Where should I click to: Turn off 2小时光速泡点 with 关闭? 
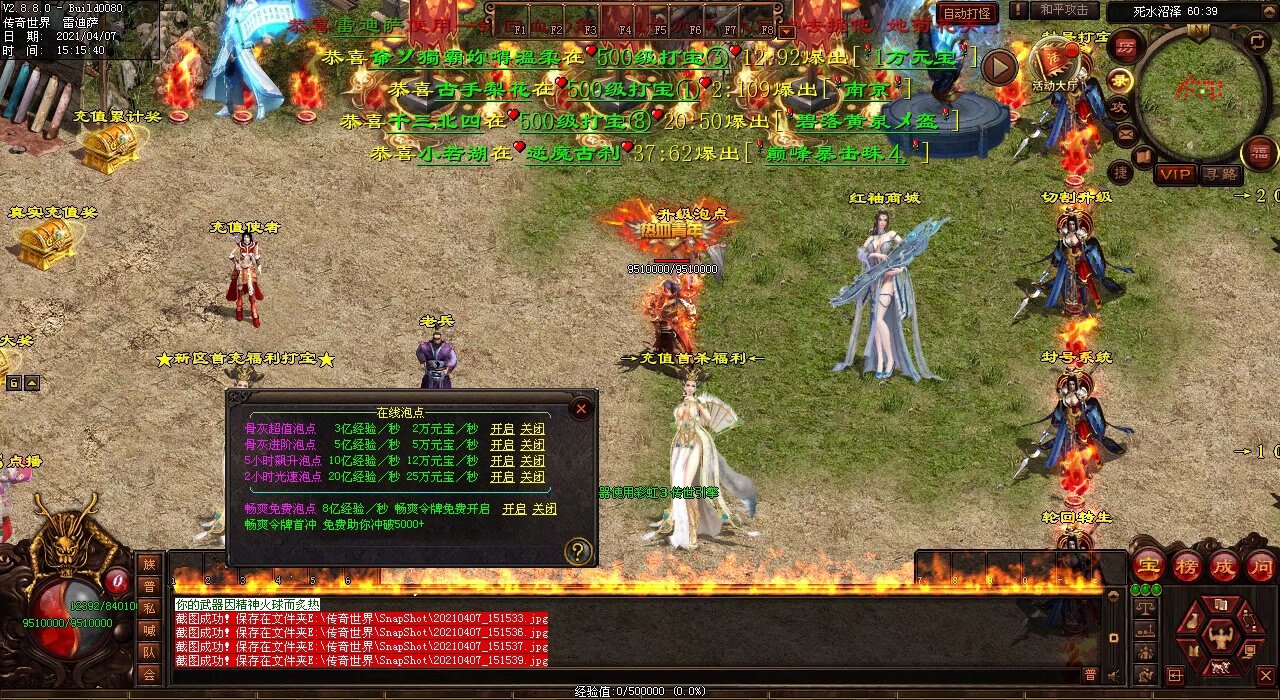pyautogui.click(x=532, y=476)
